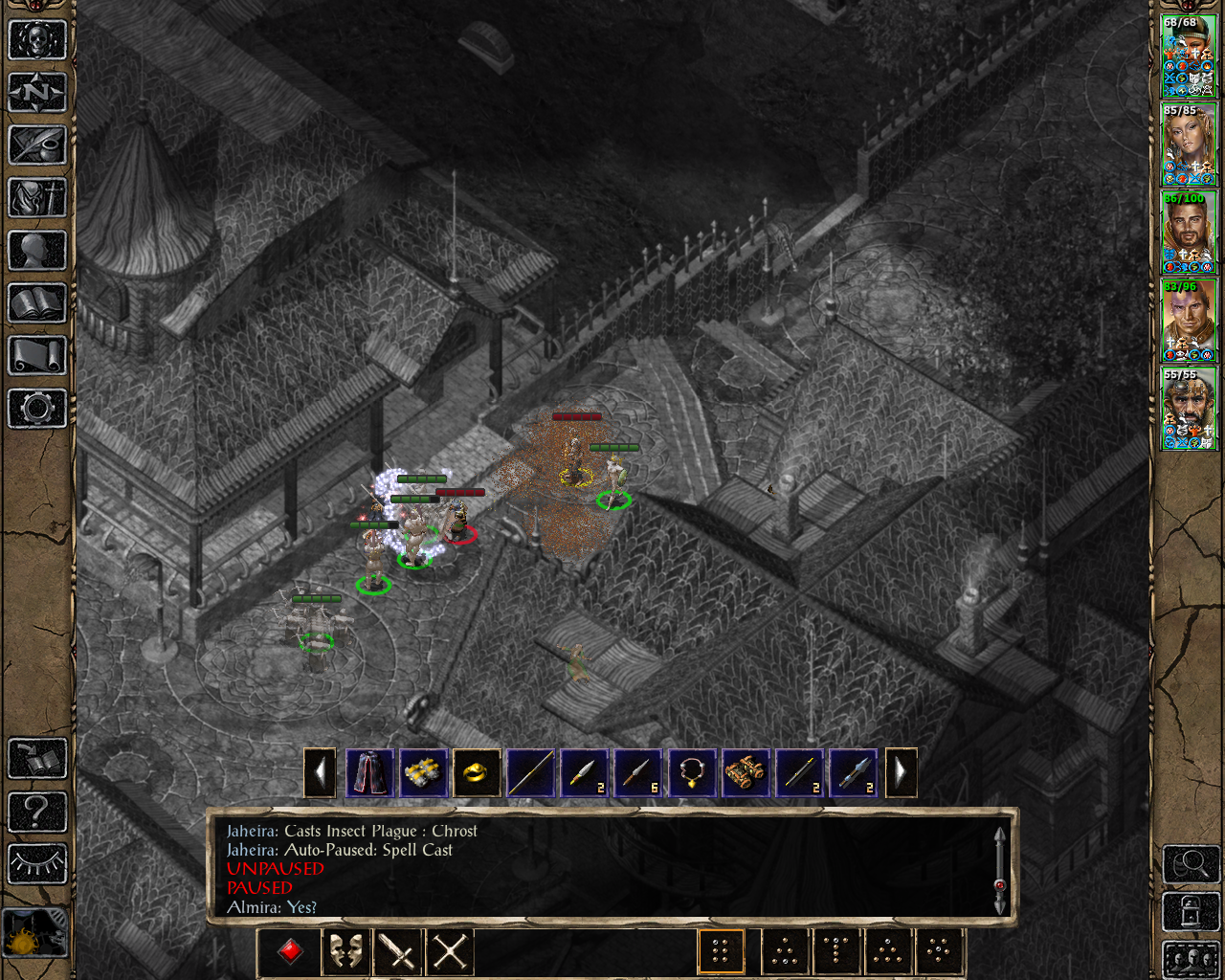
Task: Activate the crossed-swords attack button
Action: coord(450,952)
